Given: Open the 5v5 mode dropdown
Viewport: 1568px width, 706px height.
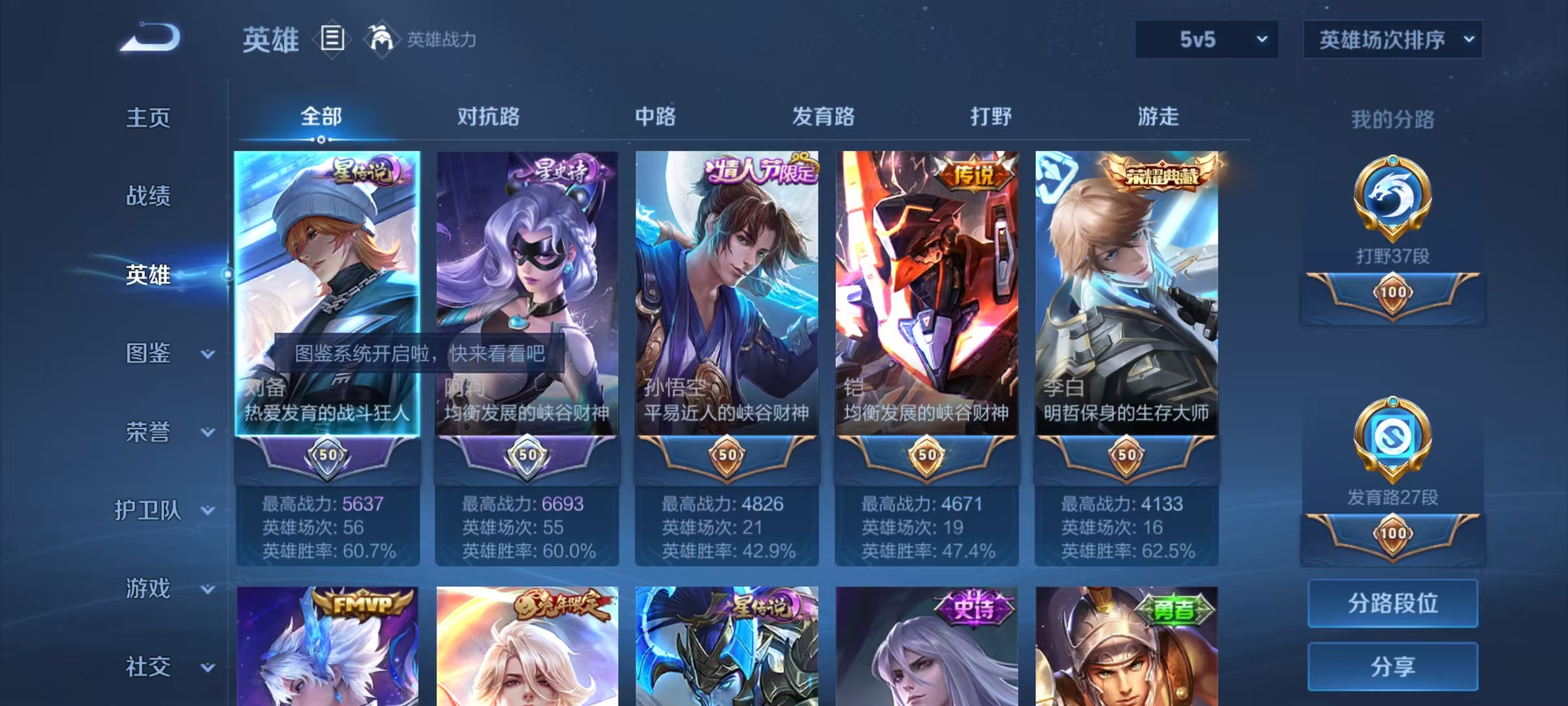Looking at the screenshot, I should [1205, 39].
